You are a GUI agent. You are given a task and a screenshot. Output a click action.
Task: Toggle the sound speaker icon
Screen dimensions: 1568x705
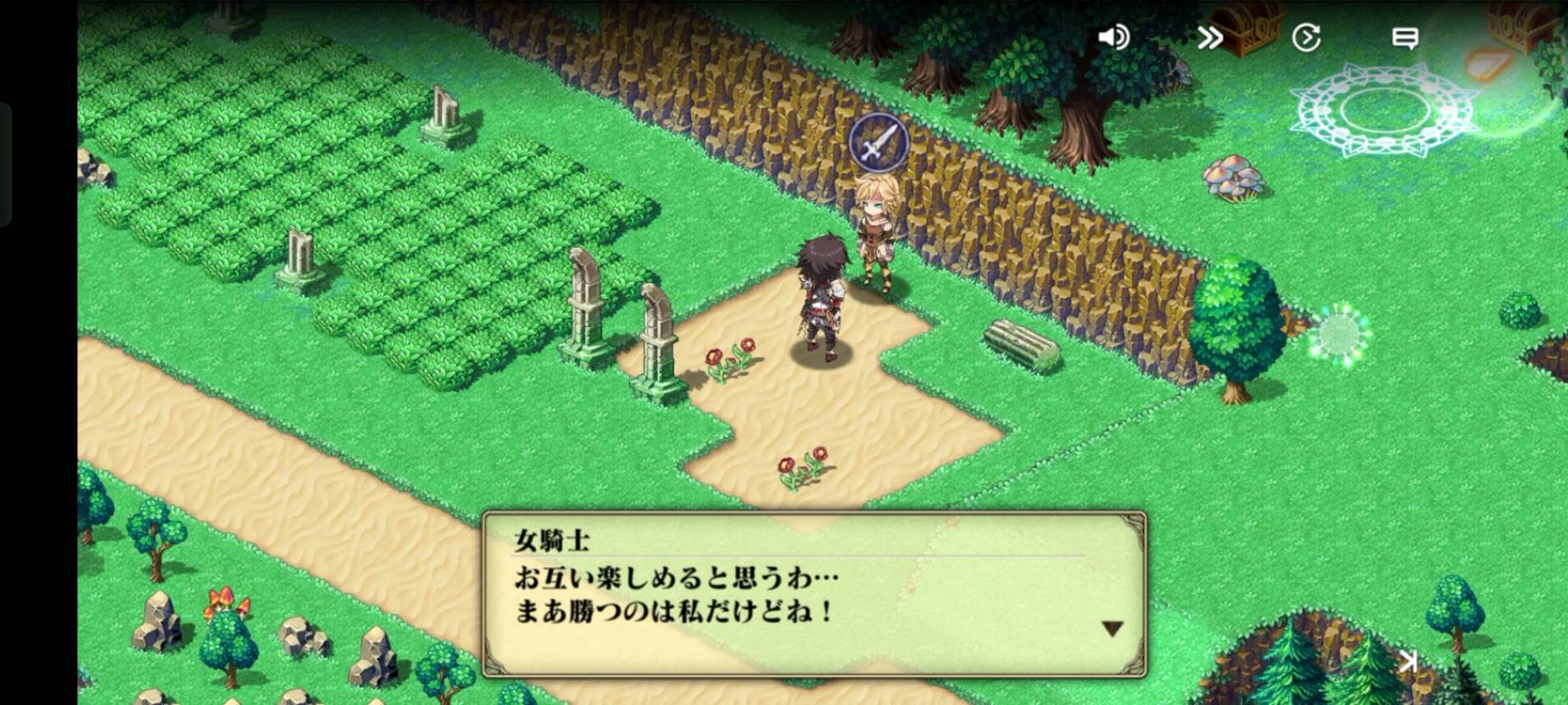(1114, 38)
